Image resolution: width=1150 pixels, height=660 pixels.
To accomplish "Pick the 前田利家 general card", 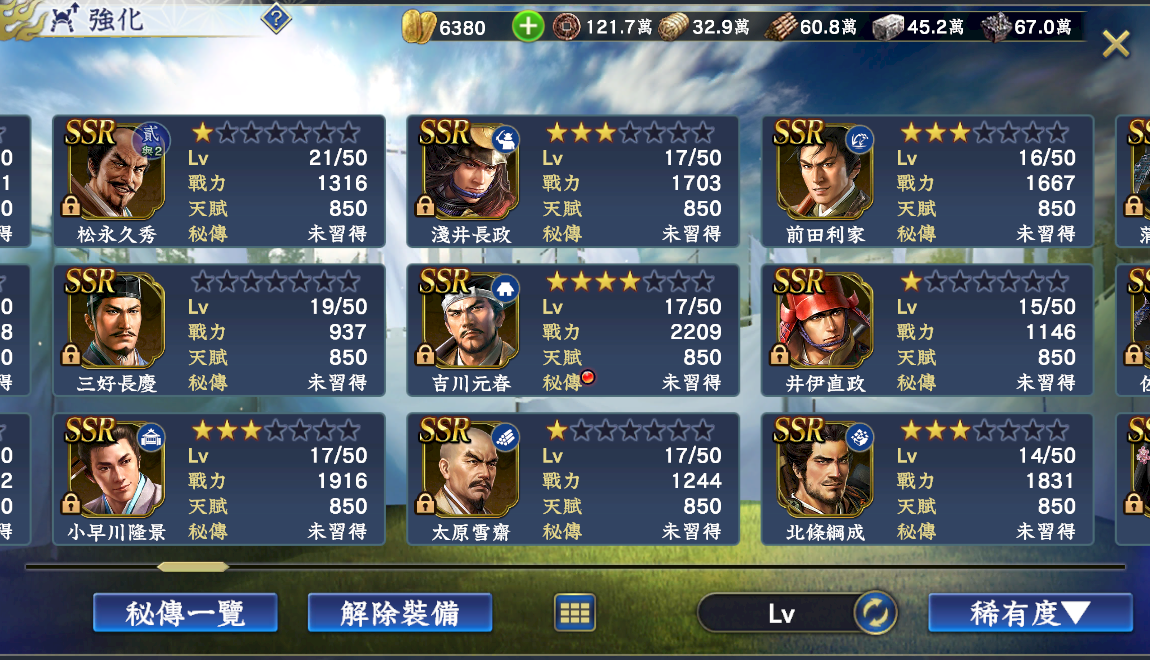I will tap(927, 181).
